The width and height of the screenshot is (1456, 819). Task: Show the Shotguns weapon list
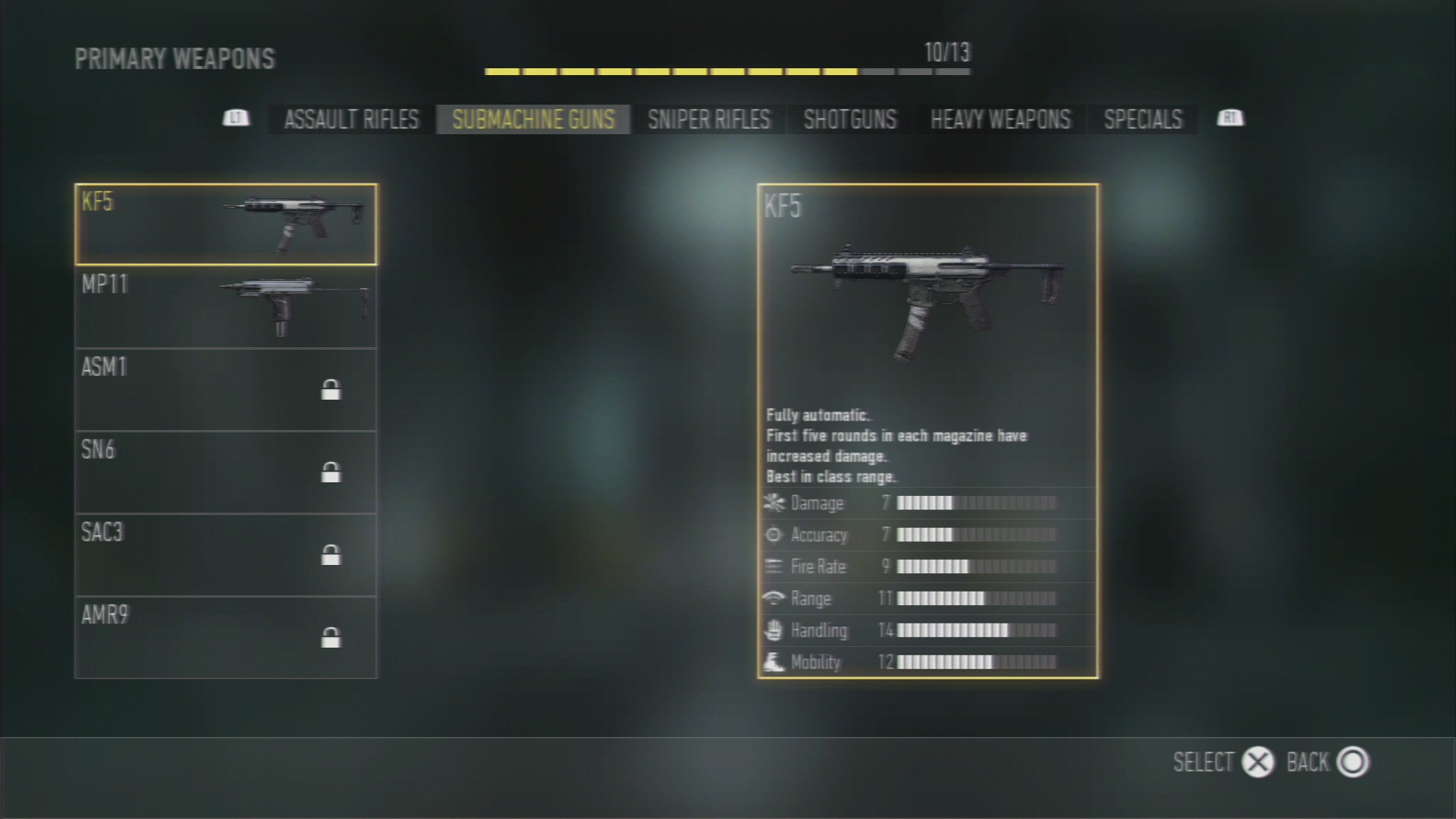tap(849, 120)
